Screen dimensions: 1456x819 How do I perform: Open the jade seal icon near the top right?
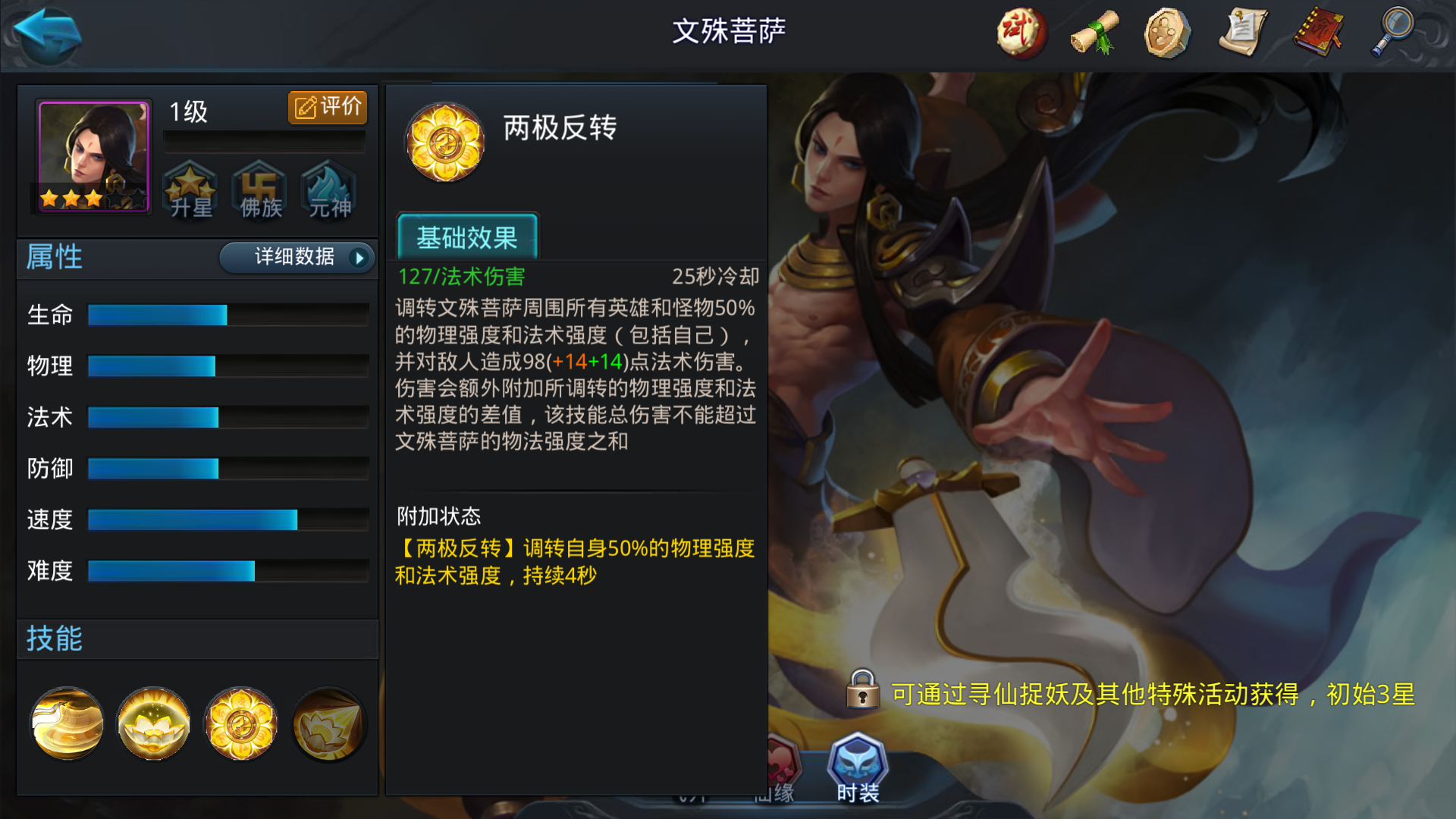point(1166,33)
